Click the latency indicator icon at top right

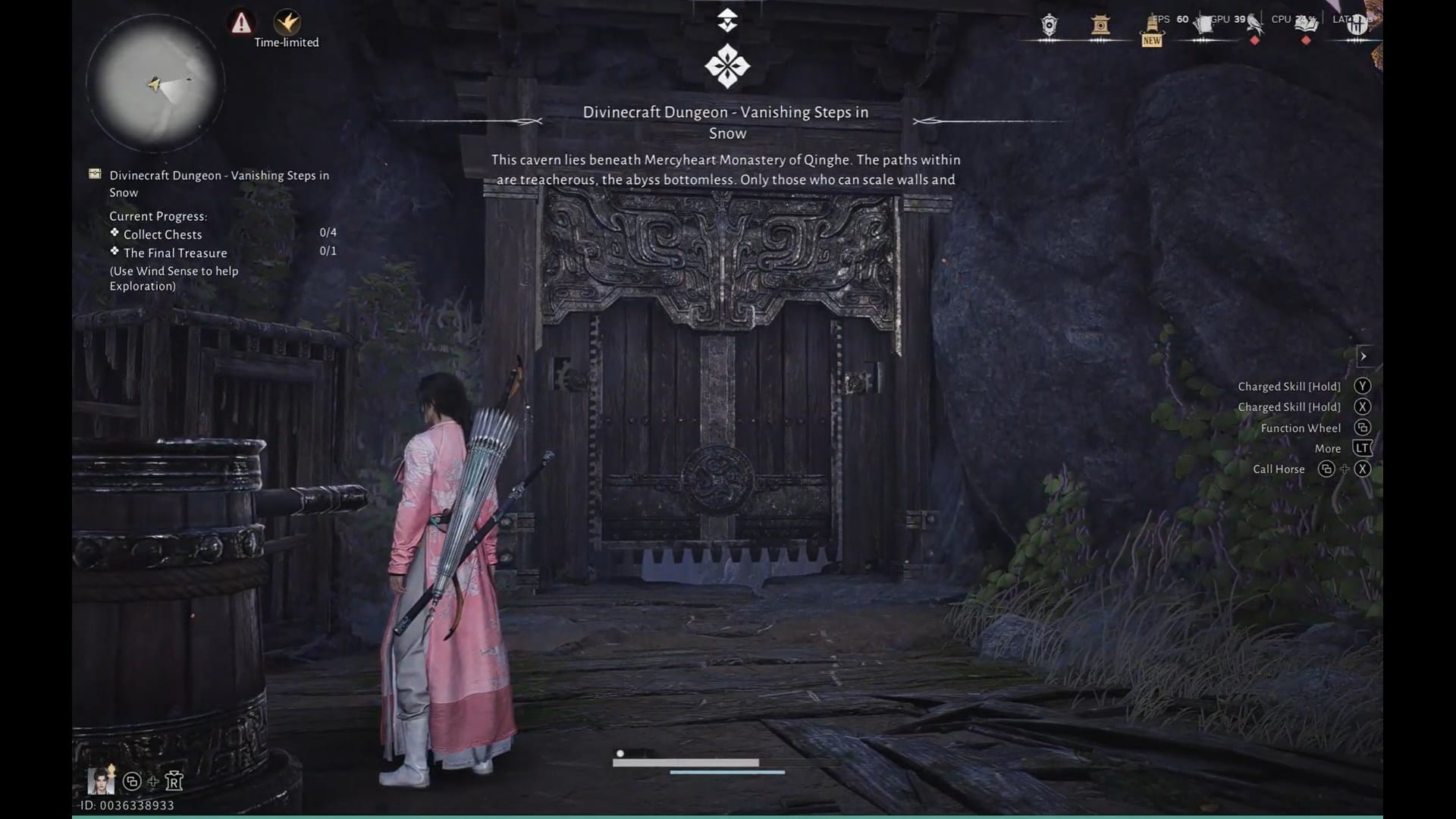tap(1357, 24)
